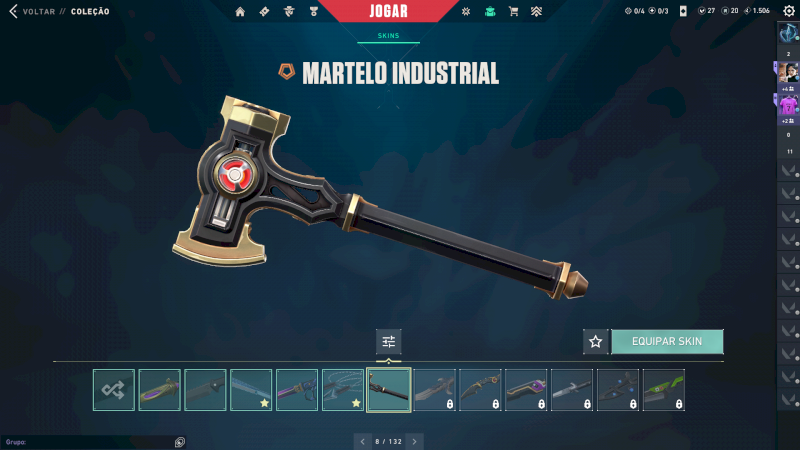This screenshot has width=800, height=450.
Task: Go to the next skin page arrow
Action: (415, 441)
